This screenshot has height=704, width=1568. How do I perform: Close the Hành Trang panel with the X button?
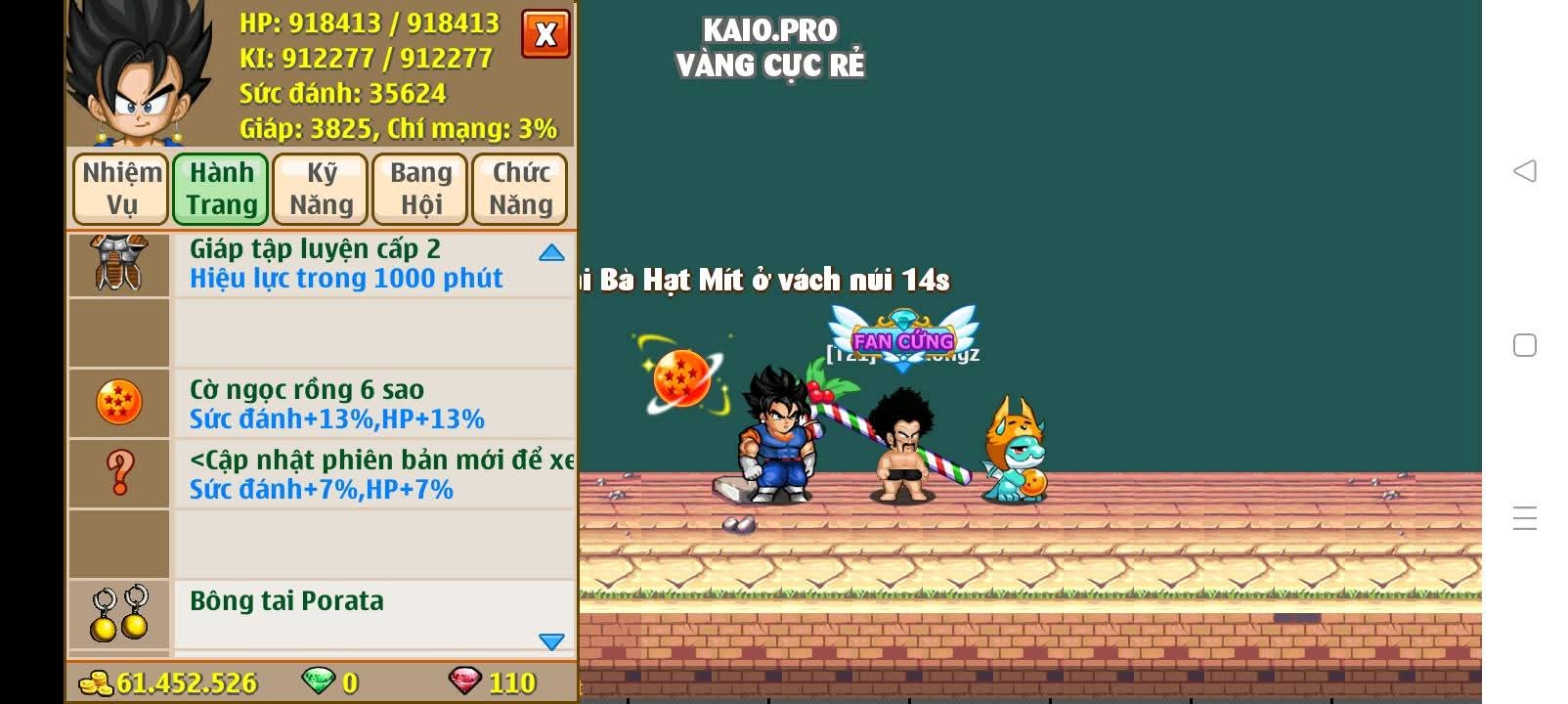pos(545,33)
